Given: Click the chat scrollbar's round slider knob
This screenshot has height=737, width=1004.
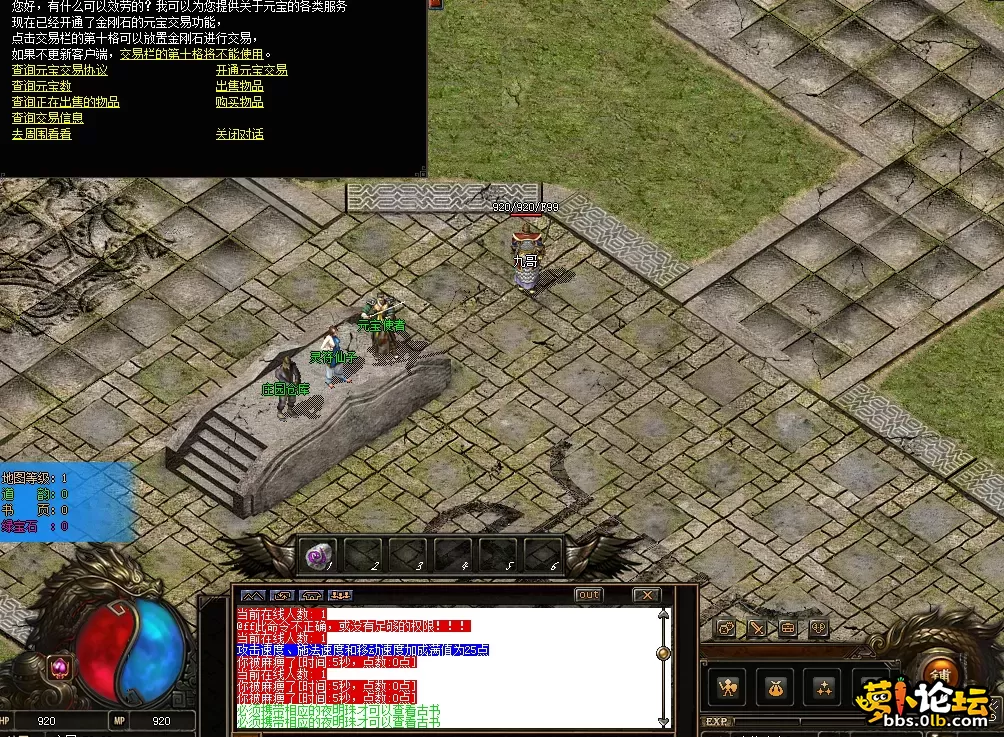Looking at the screenshot, I should click(x=662, y=653).
